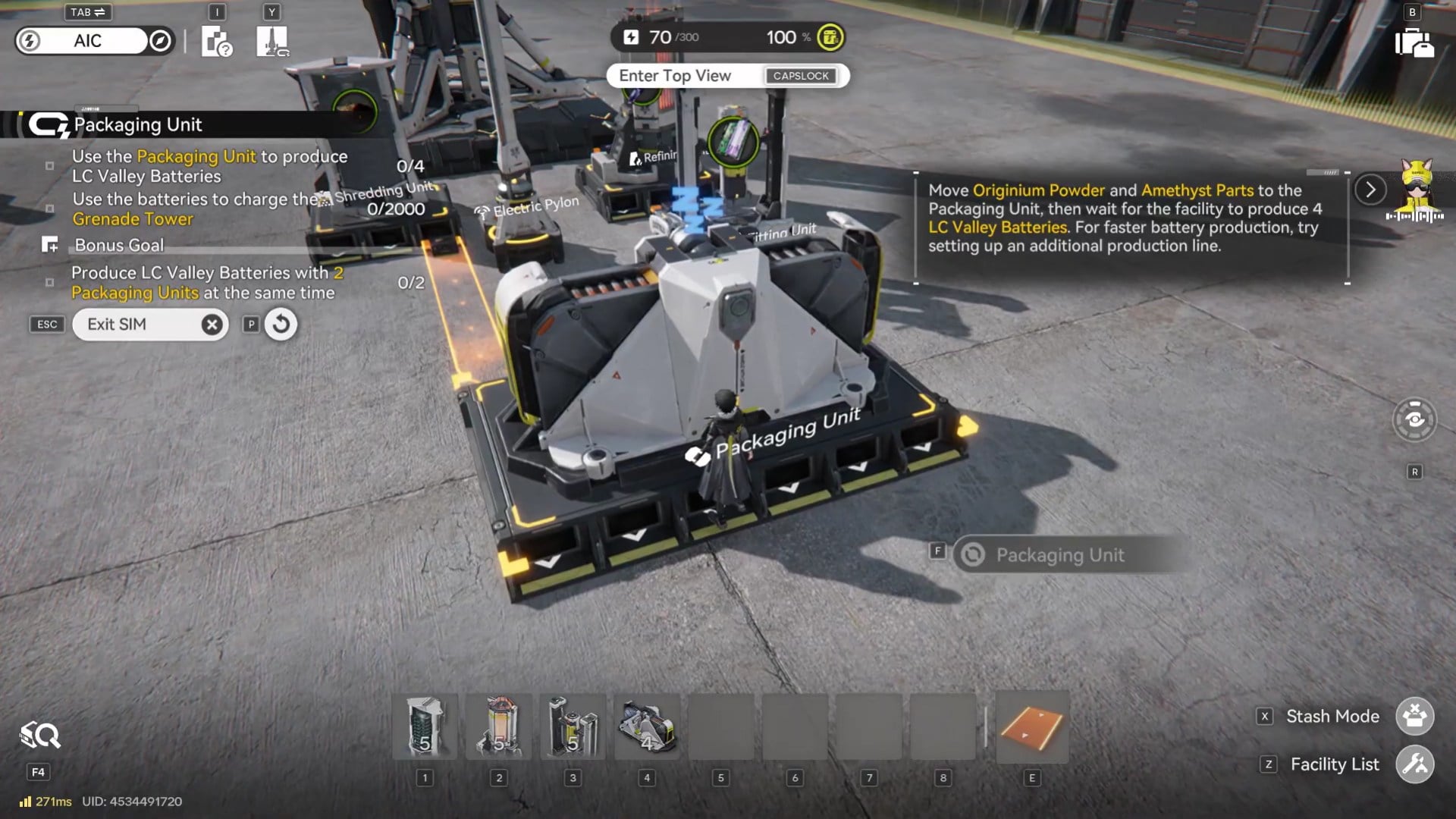Advance the tutorial hint with the arrow button

1370,190
